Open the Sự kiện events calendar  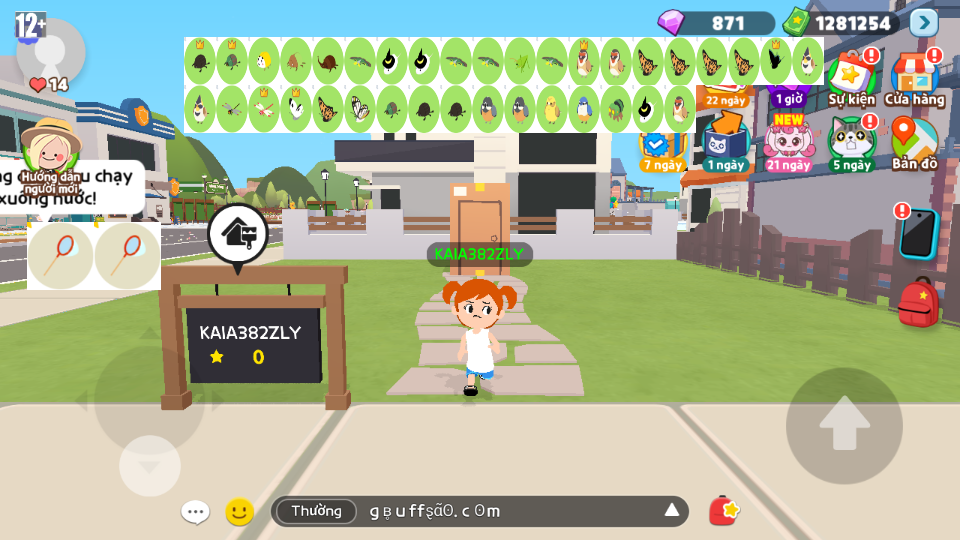851,80
